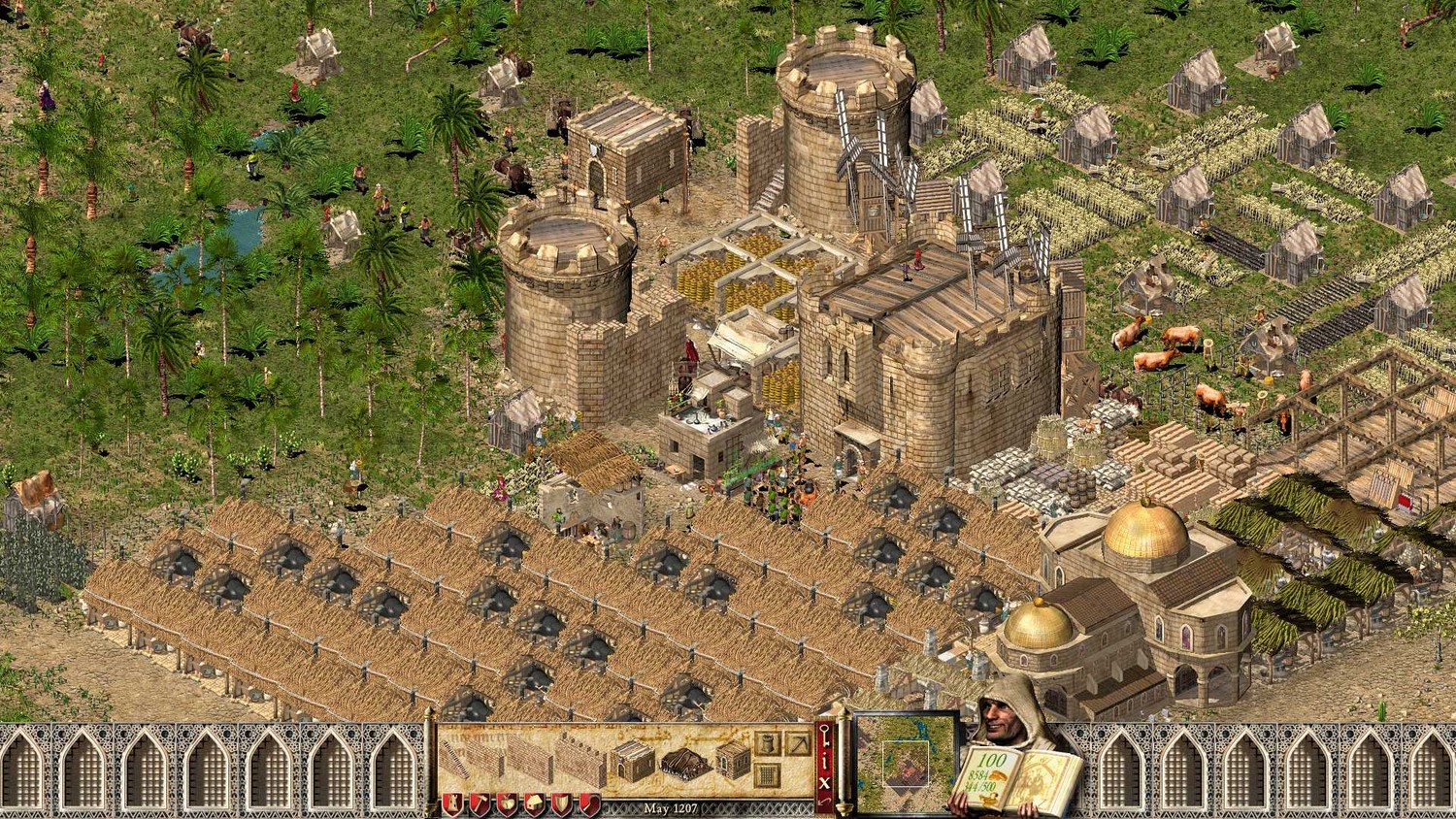
Task: Switch to castle tower shield category
Action: [x=451, y=804]
